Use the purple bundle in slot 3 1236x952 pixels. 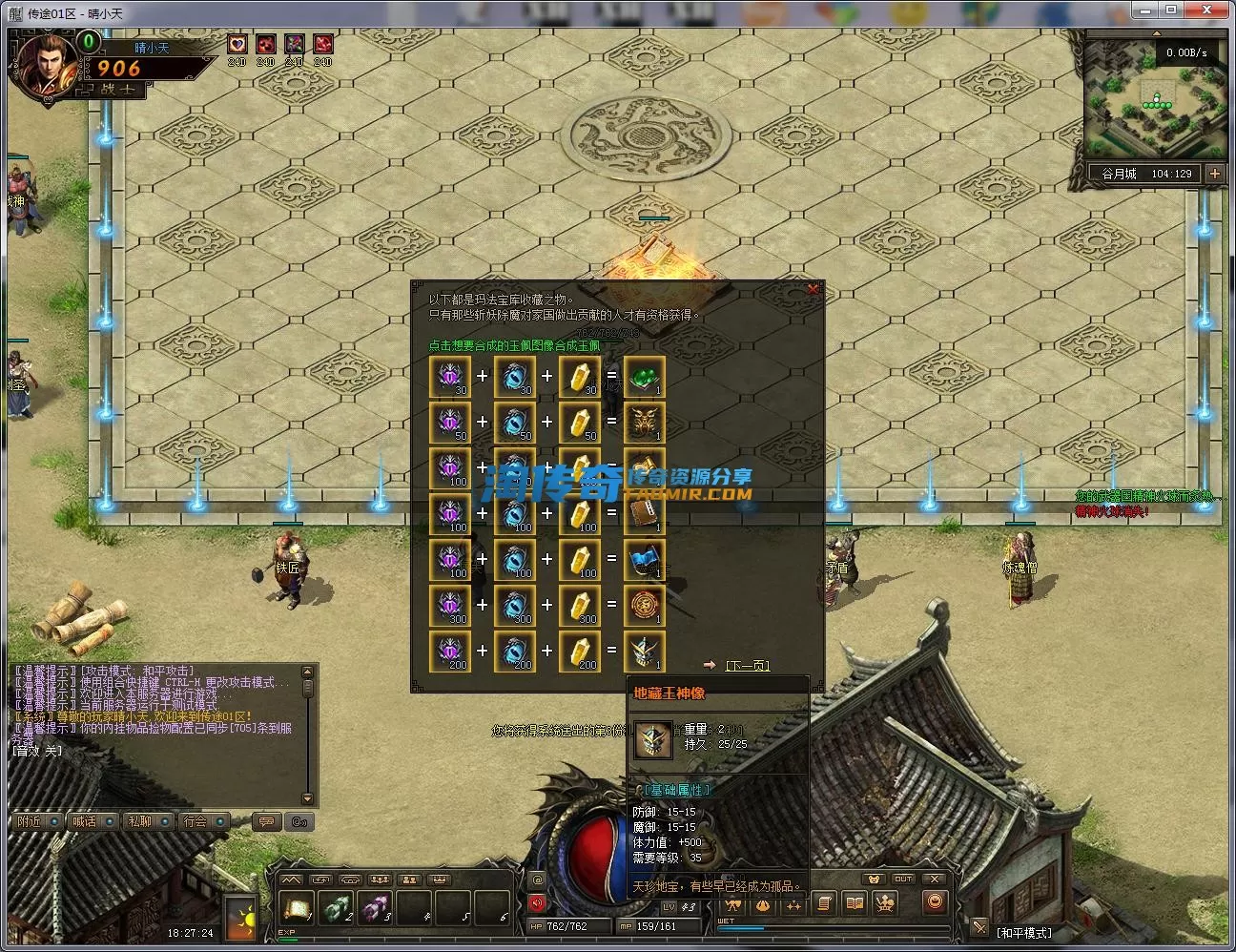(374, 907)
